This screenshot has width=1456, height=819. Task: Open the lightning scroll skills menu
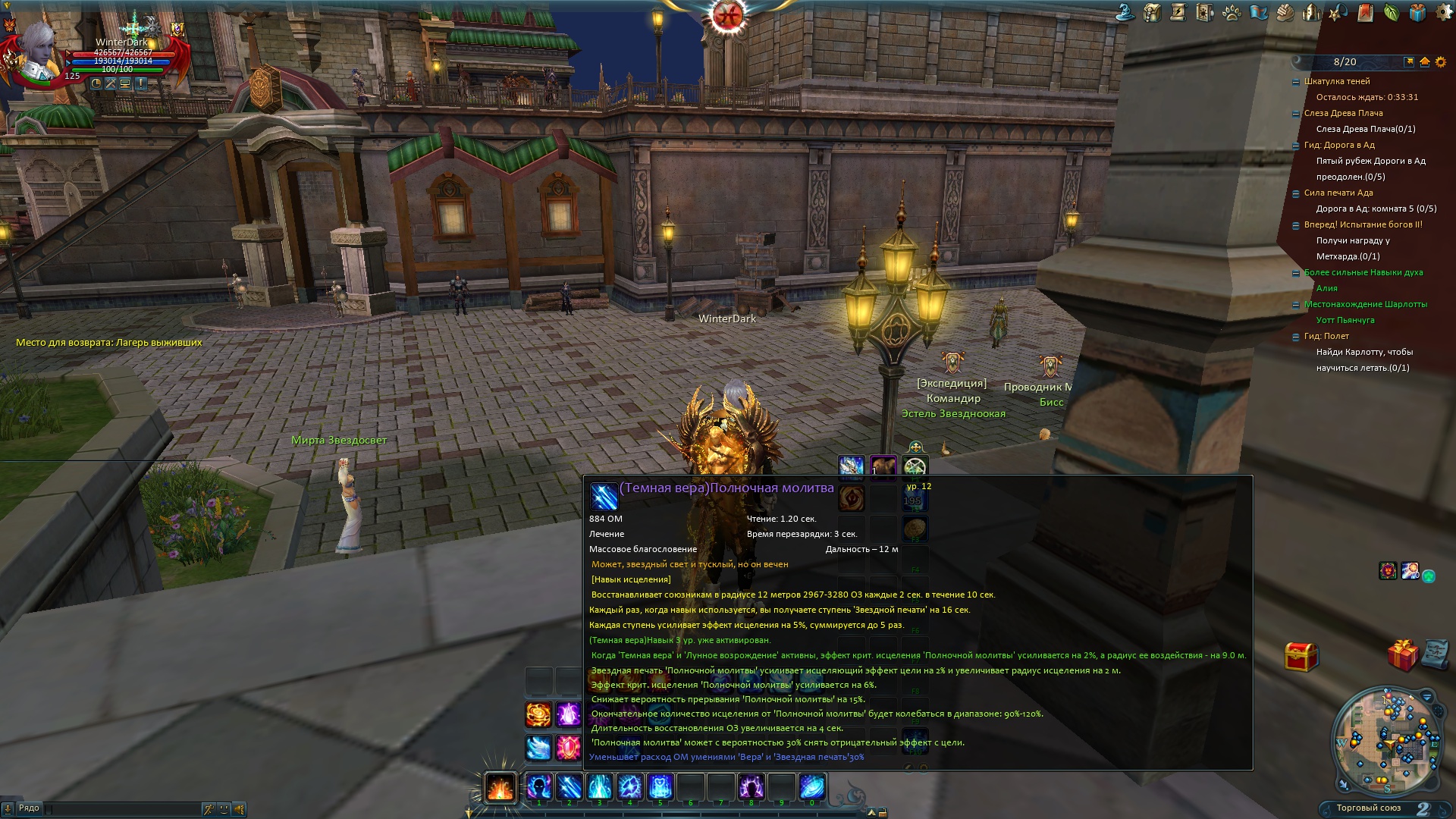click(1178, 12)
